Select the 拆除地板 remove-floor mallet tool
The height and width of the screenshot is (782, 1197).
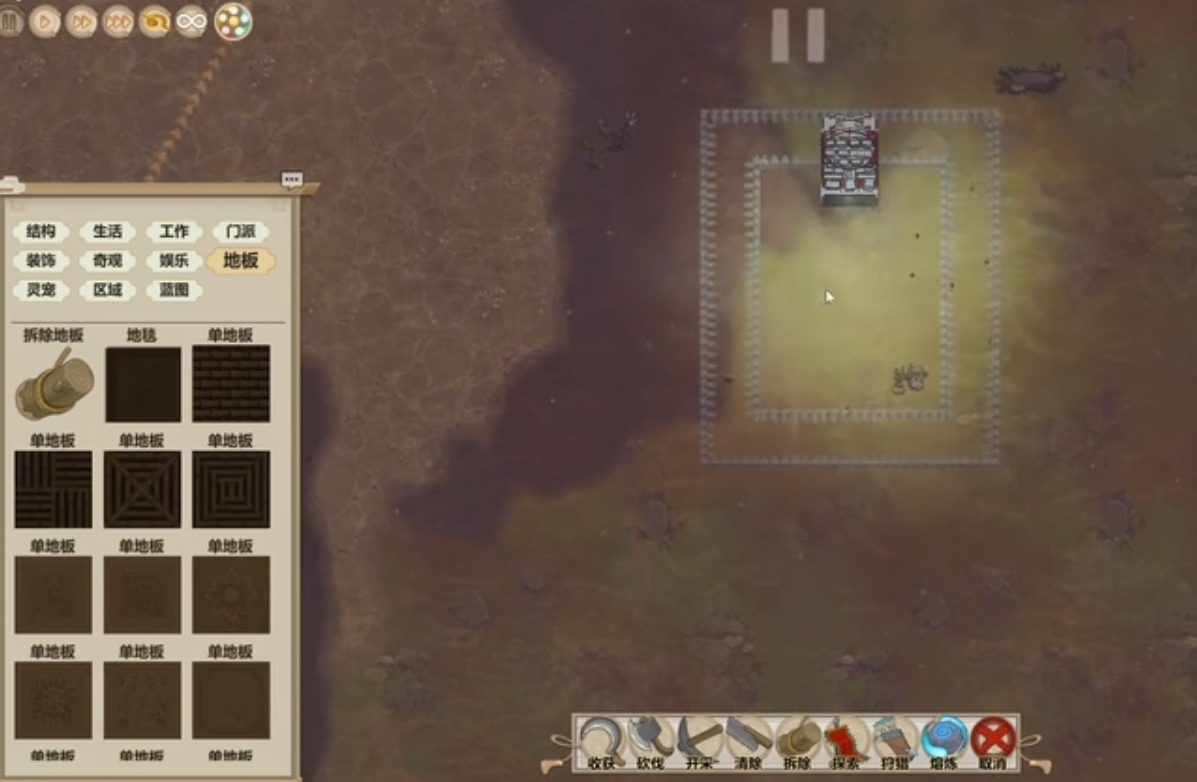pos(54,384)
